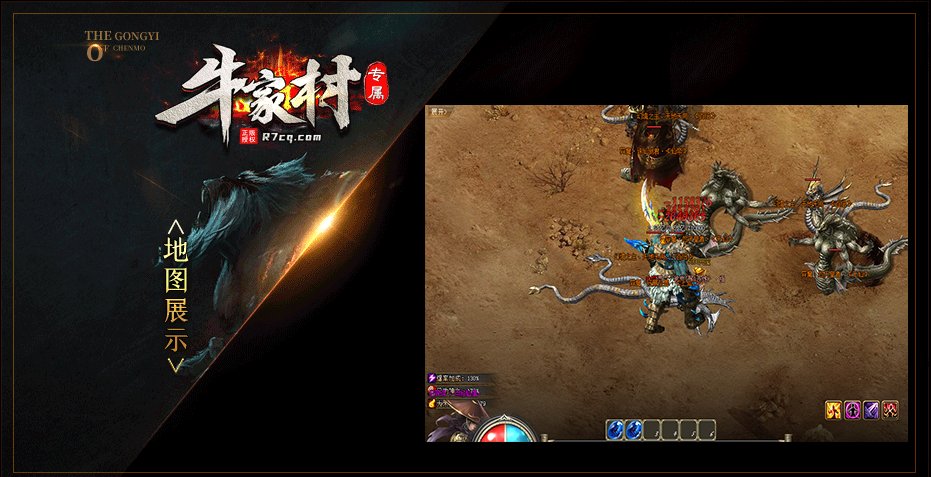Cast the red fiery demon skill

pyautogui.click(x=890, y=409)
